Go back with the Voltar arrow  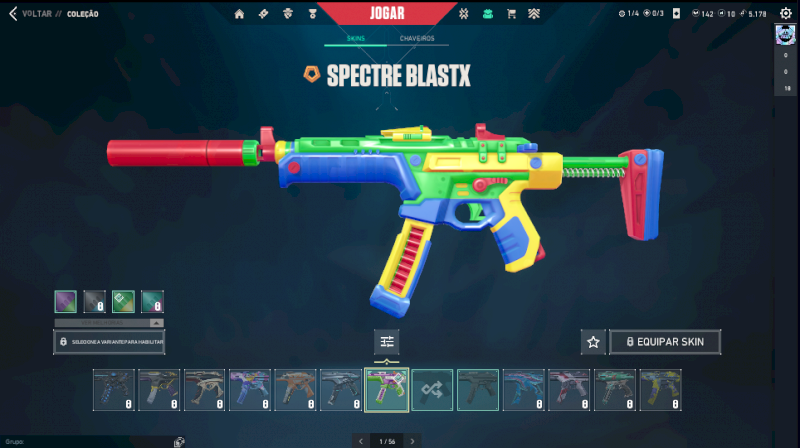[12, 14]
